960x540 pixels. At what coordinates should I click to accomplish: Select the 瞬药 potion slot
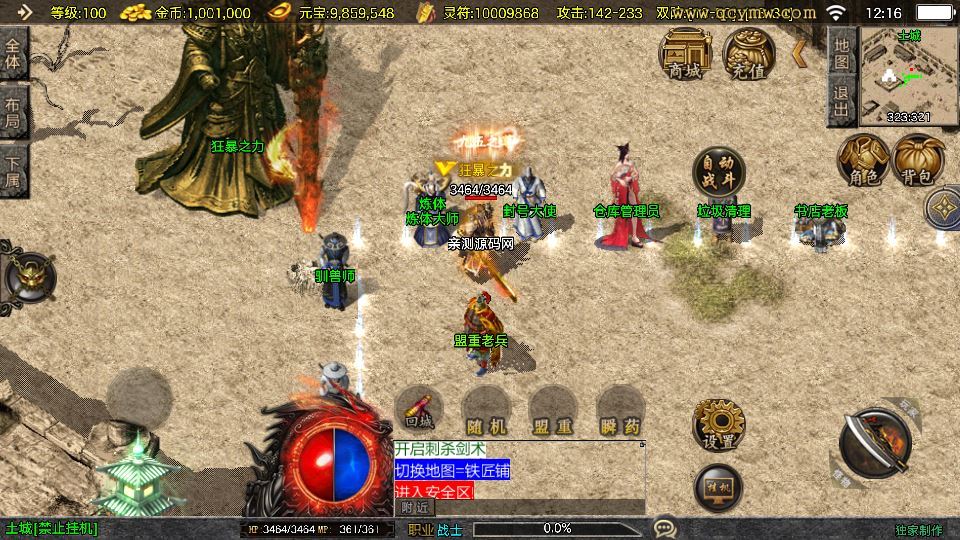point(620,411)
